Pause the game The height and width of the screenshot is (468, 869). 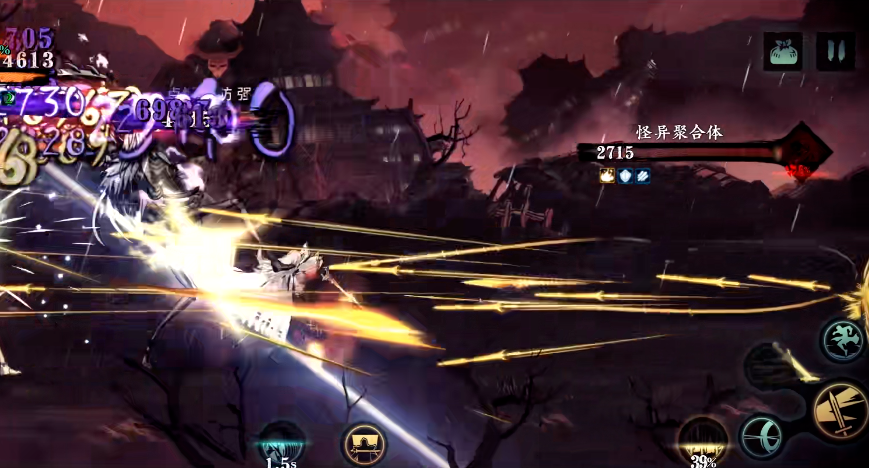pos(835,50)
